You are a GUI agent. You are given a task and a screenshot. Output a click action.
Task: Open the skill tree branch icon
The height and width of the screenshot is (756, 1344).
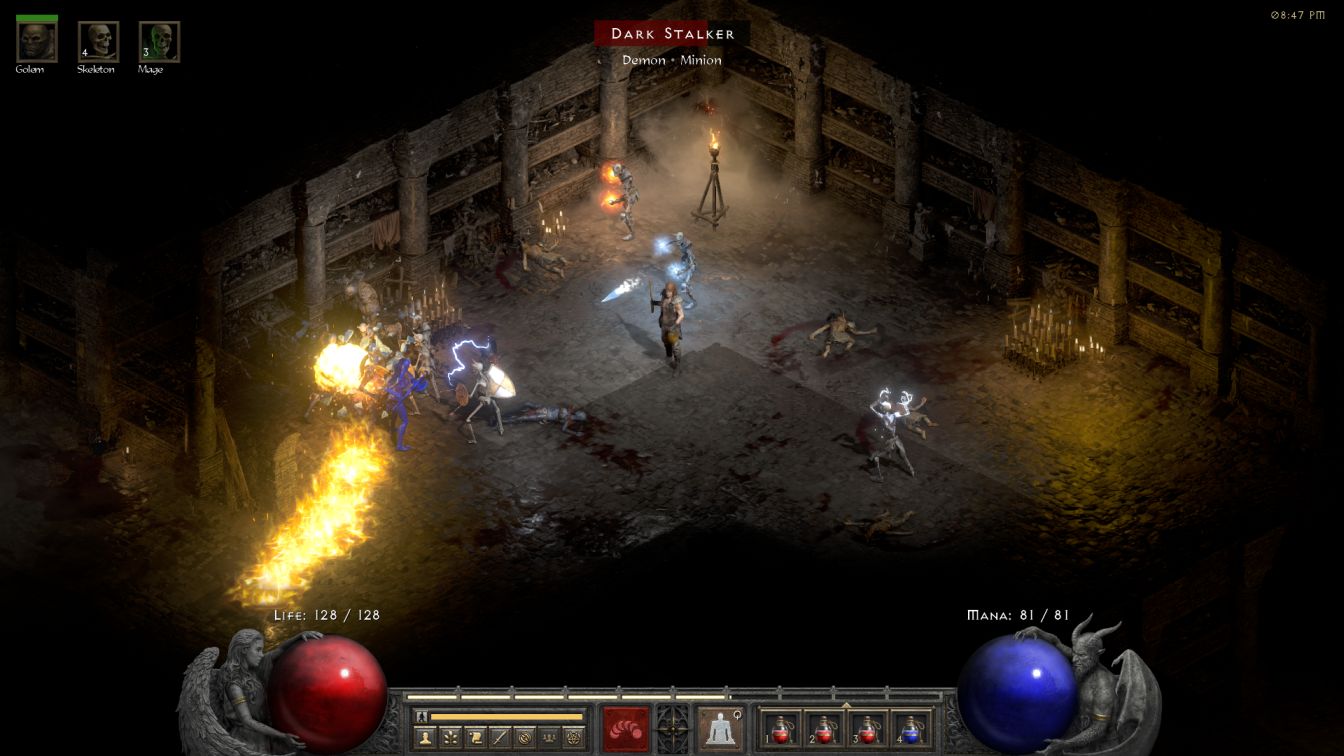coord(450,738)
